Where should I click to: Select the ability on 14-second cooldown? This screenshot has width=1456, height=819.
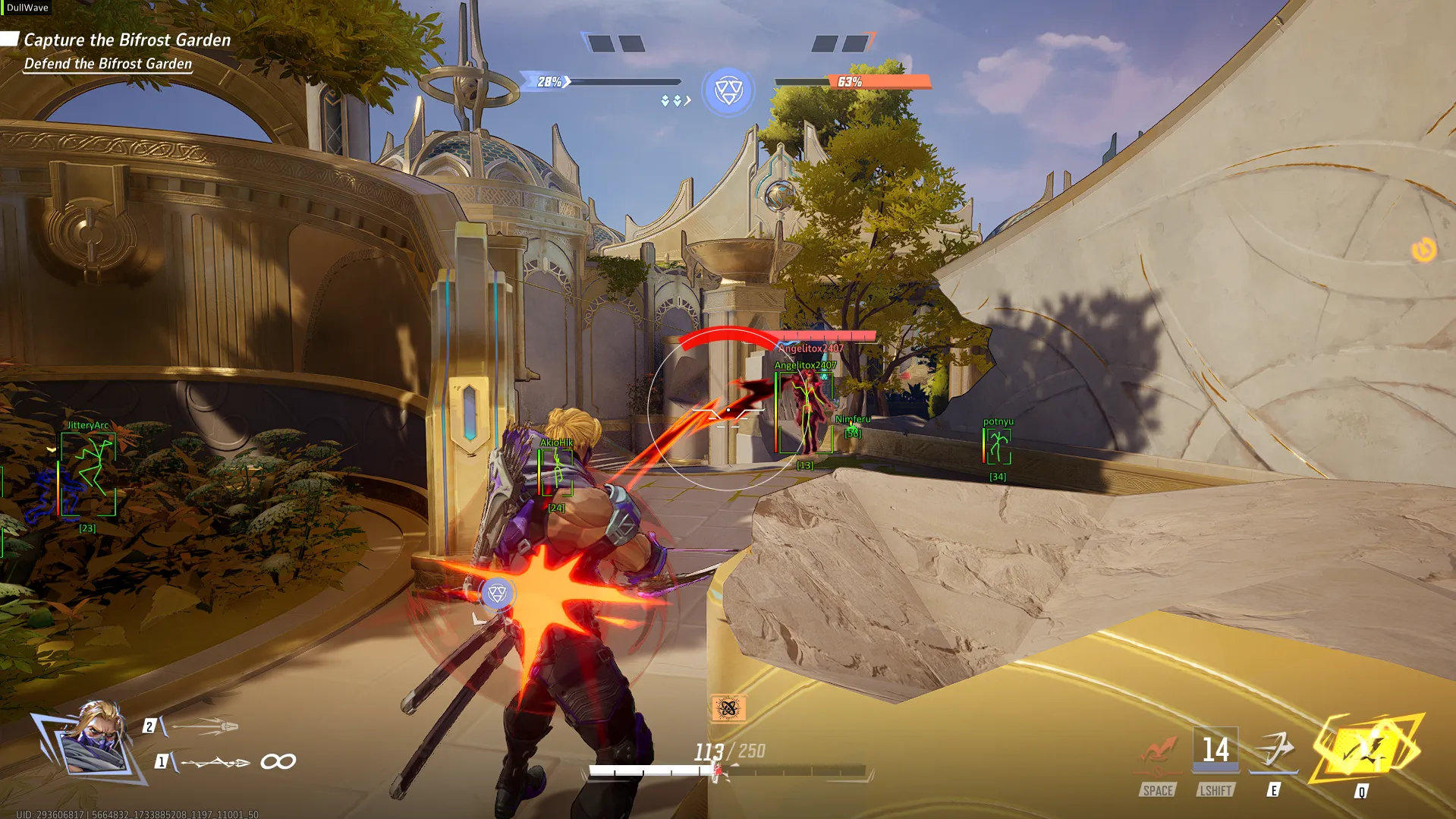click(x=1215, y=750)
